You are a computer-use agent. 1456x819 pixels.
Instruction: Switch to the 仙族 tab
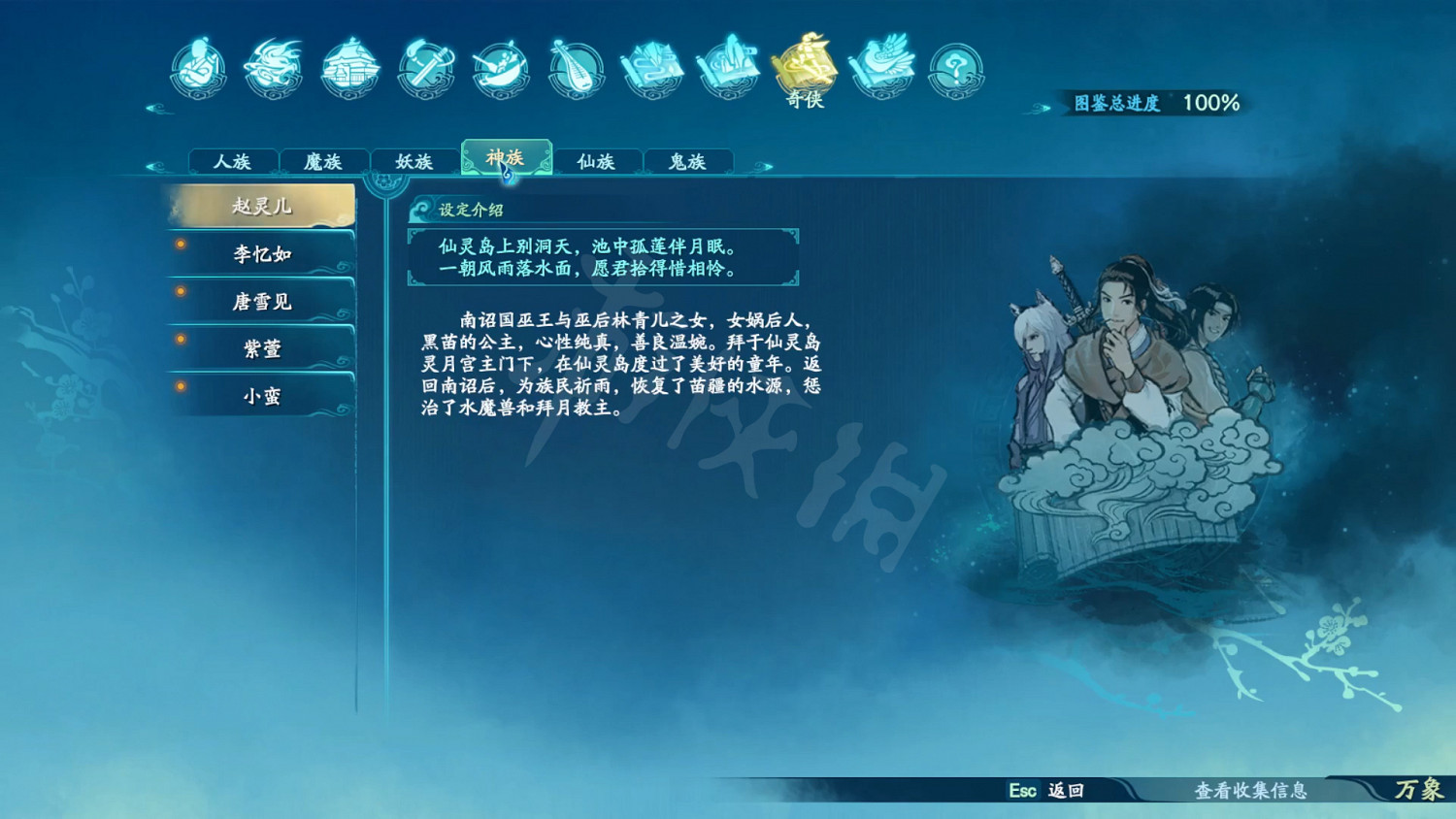[x=596, y=161]
